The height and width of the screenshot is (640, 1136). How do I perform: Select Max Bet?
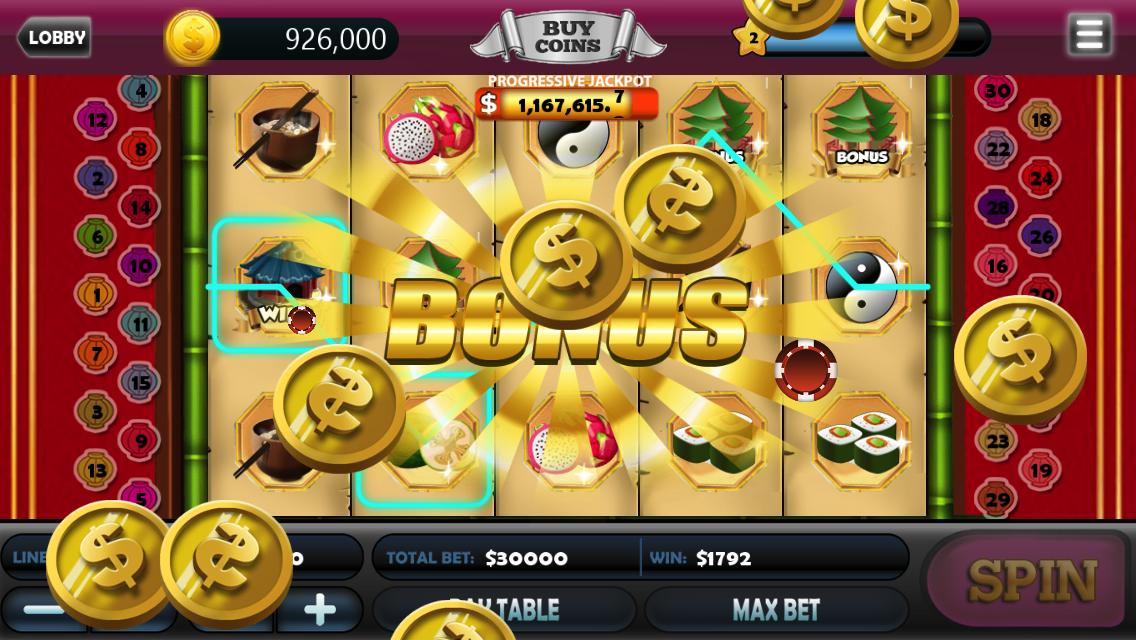pos(775,609)
